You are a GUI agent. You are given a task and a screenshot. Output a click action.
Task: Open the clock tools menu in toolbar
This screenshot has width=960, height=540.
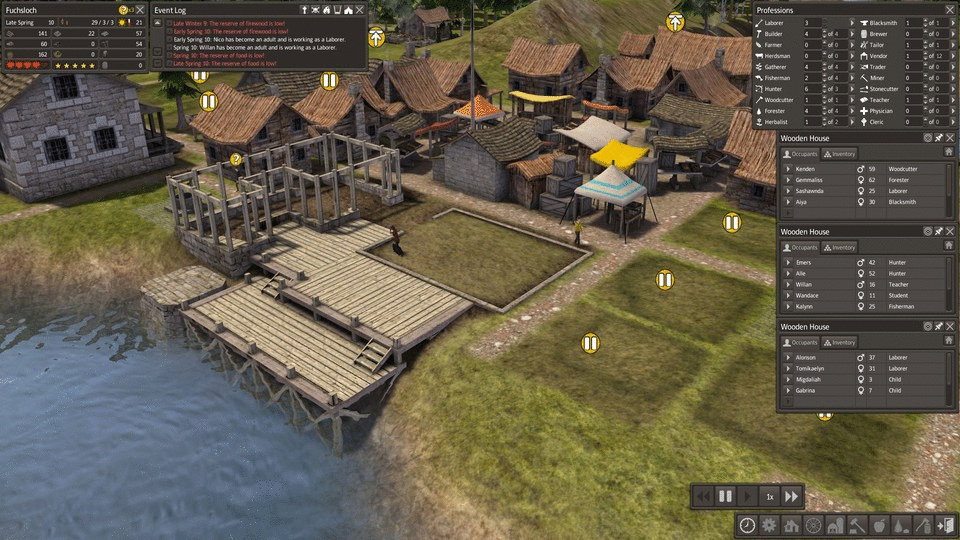pyautogui.click(x=747, y=525)
